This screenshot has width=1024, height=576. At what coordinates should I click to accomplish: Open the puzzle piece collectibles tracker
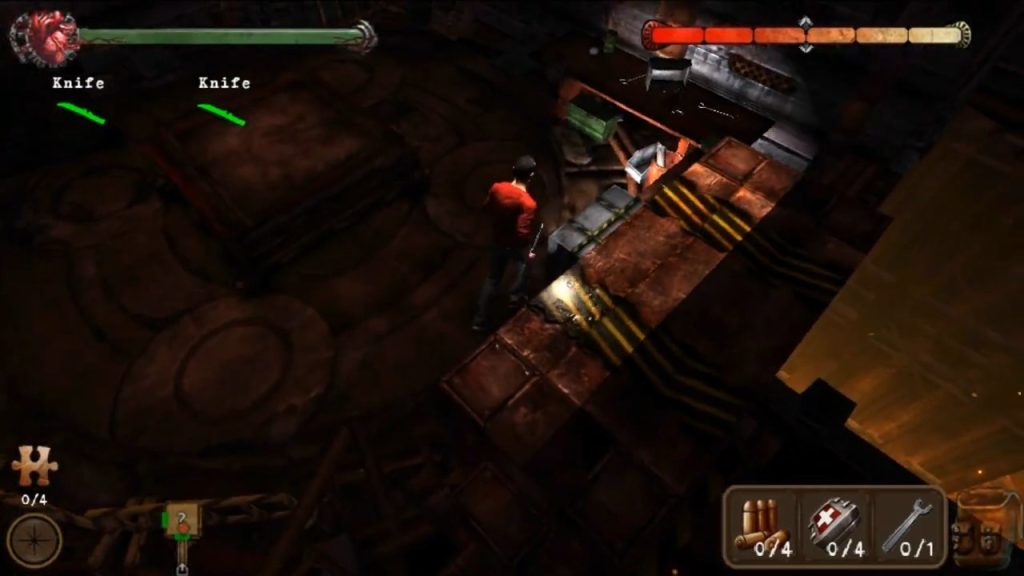(x=34, y=466)
